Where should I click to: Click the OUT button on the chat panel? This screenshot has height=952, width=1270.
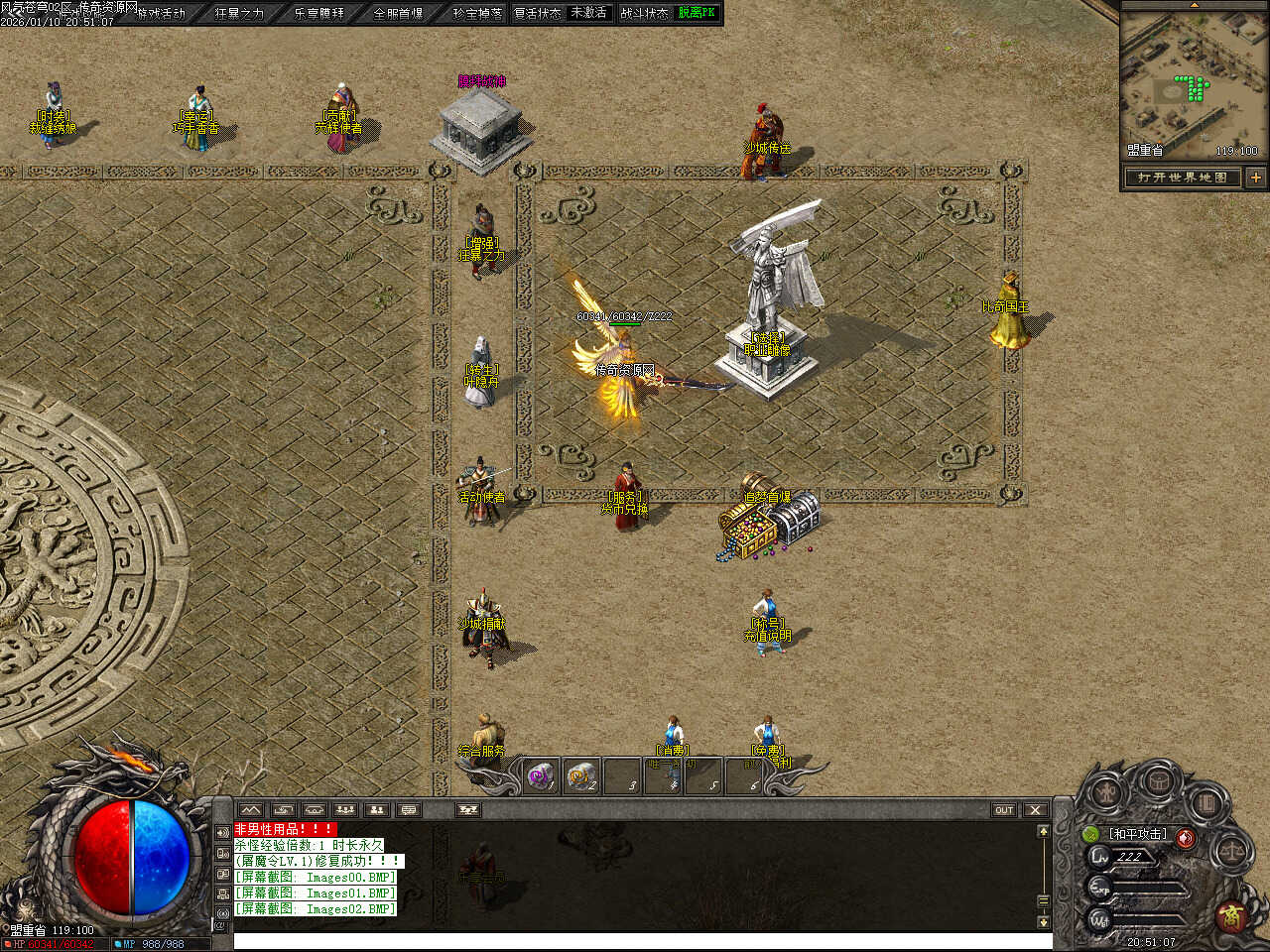pyautogui.click(x=1004, y=810)
